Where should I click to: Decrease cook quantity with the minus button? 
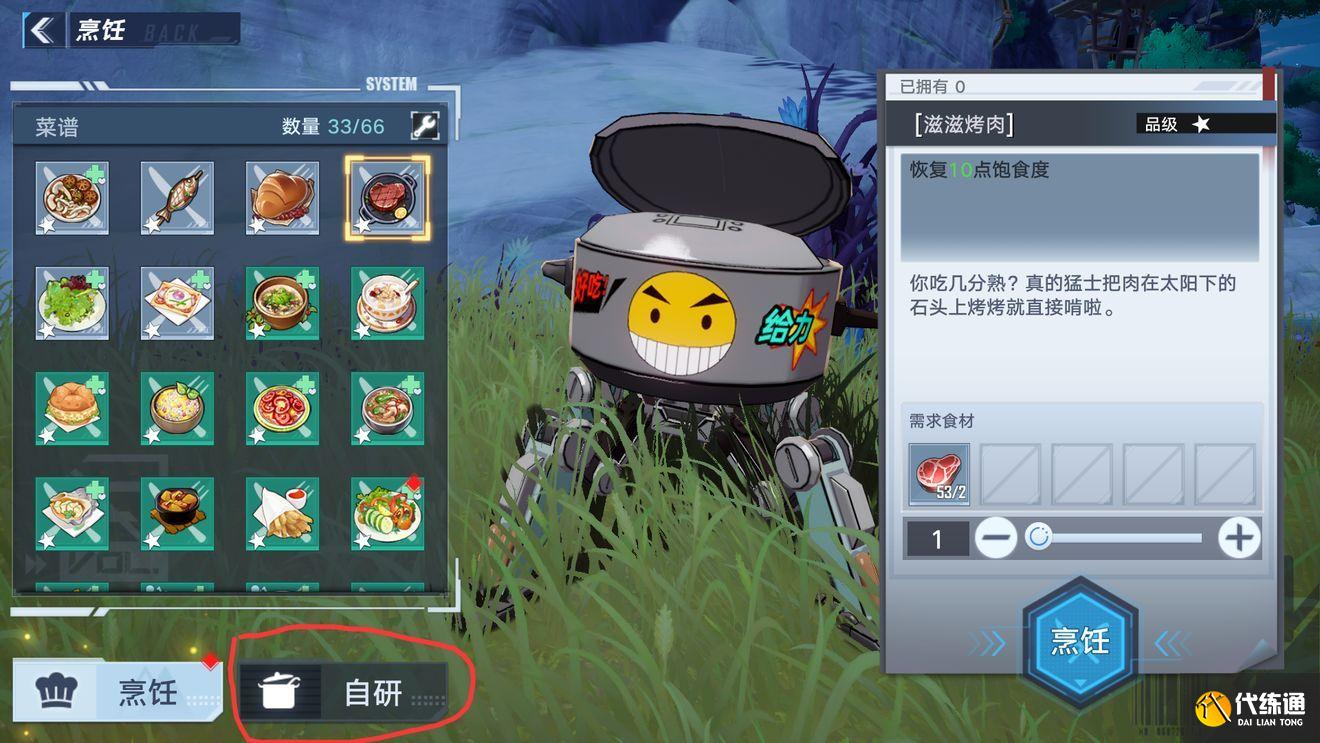tap(996, 538)
